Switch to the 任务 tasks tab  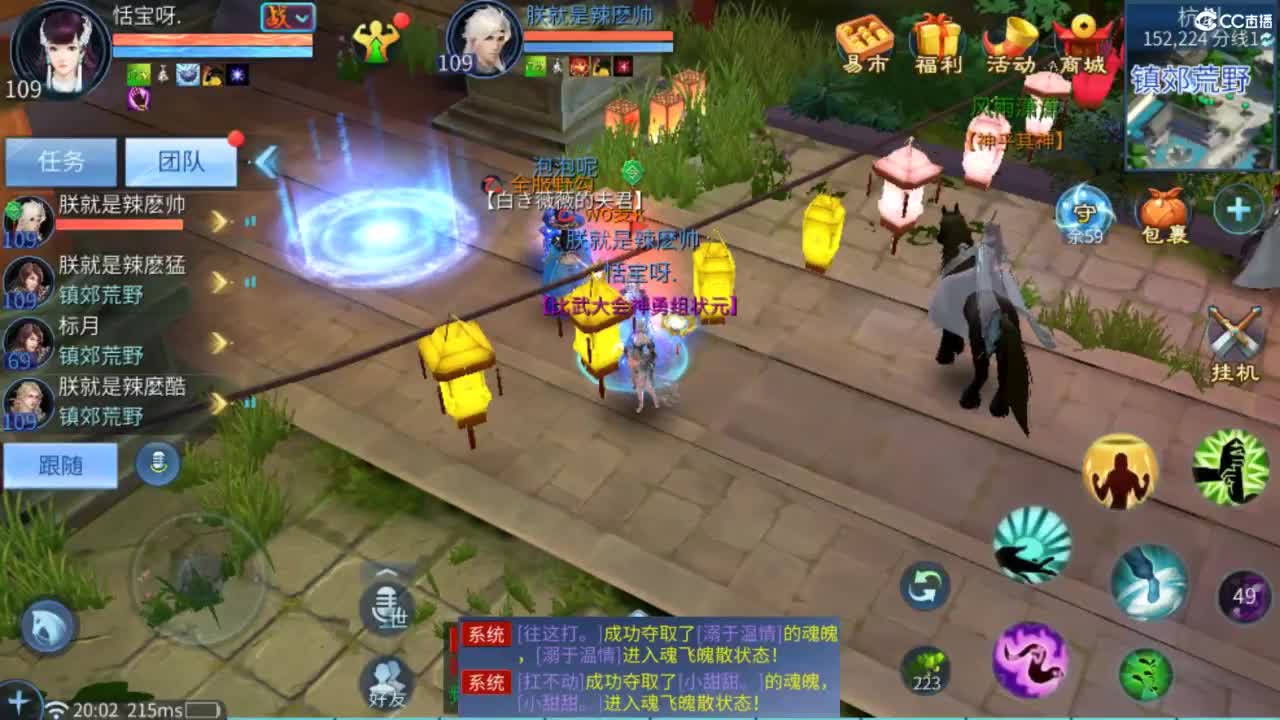(x=60, y=161)
